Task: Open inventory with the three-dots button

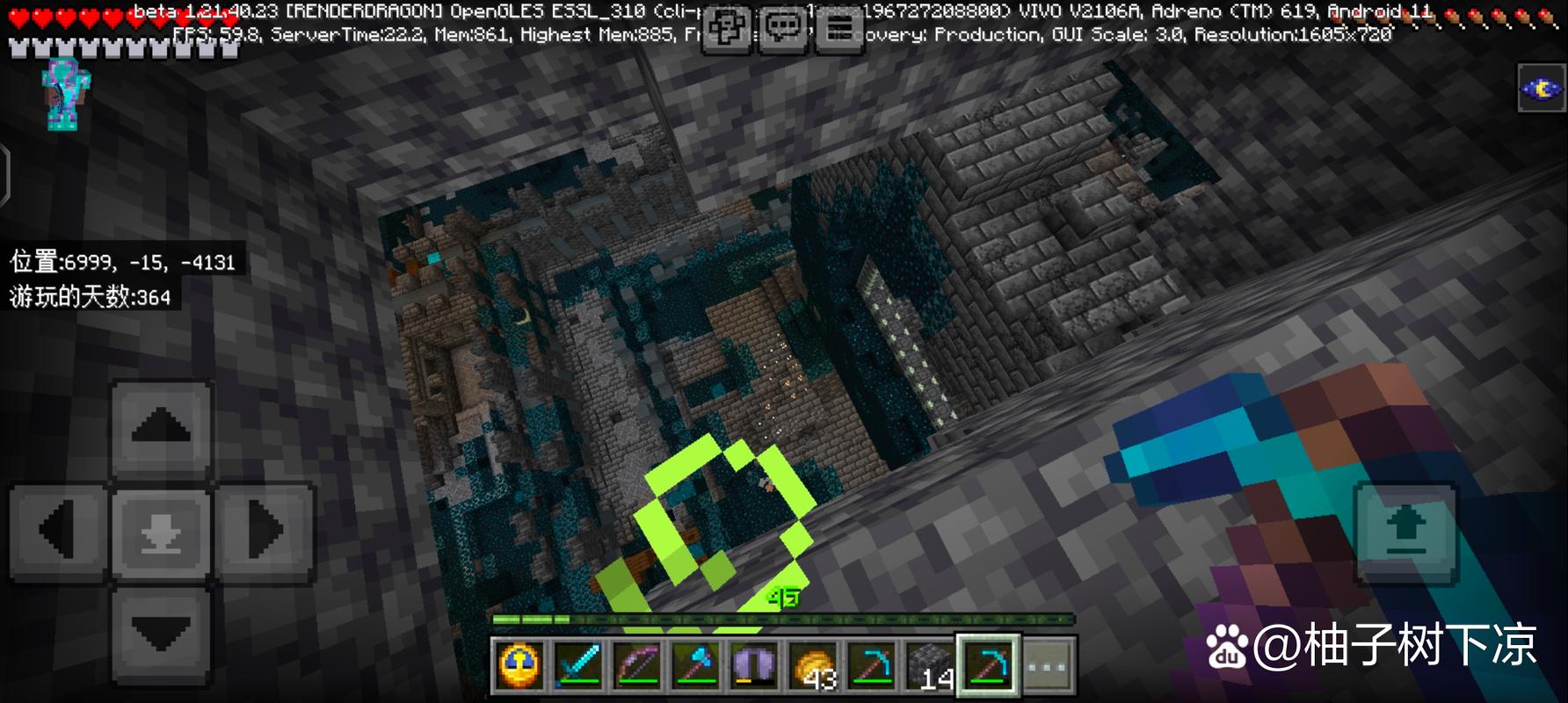Action: (1048, 665)
